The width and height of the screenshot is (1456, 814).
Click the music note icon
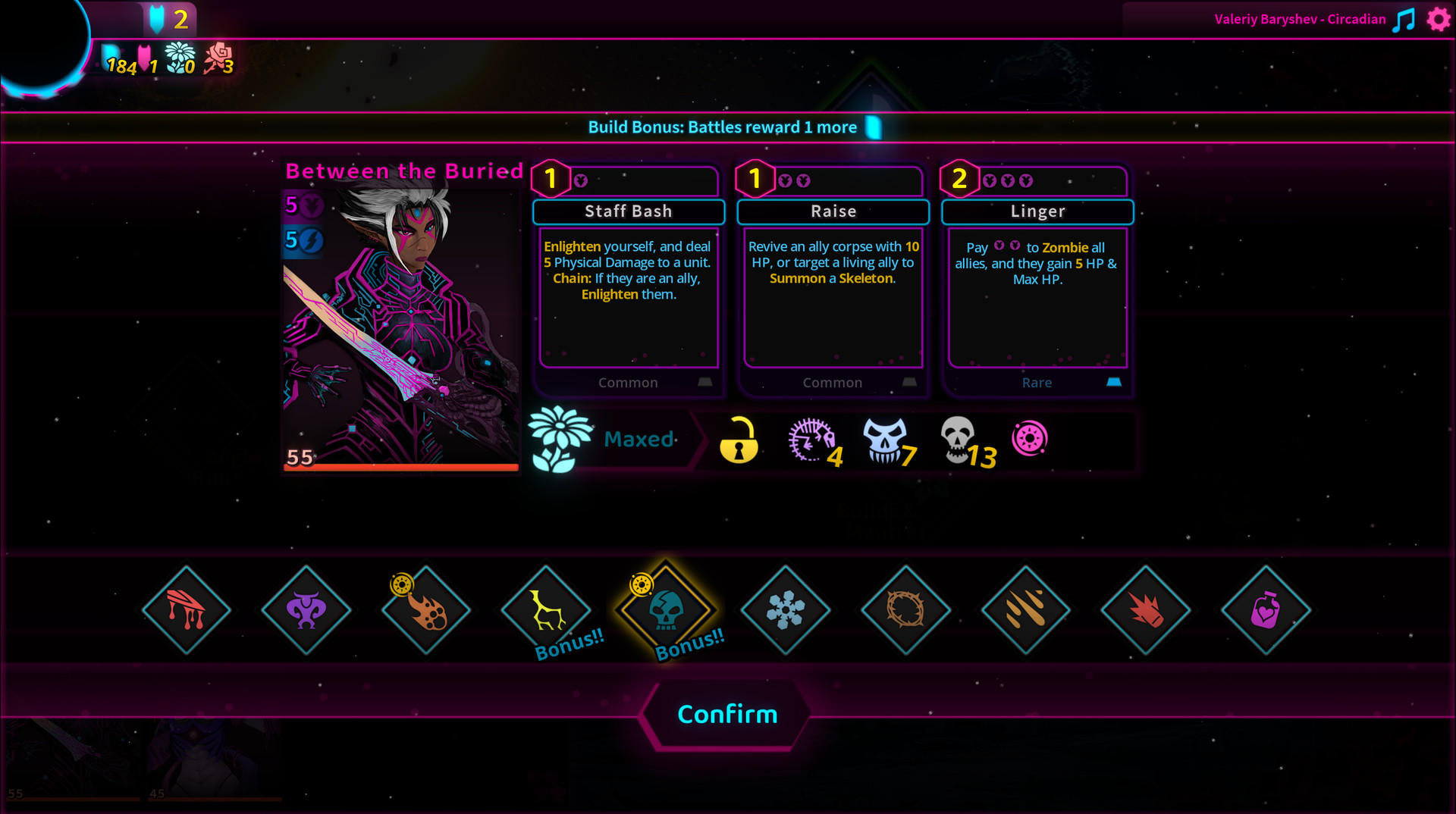click(1404, 20)
